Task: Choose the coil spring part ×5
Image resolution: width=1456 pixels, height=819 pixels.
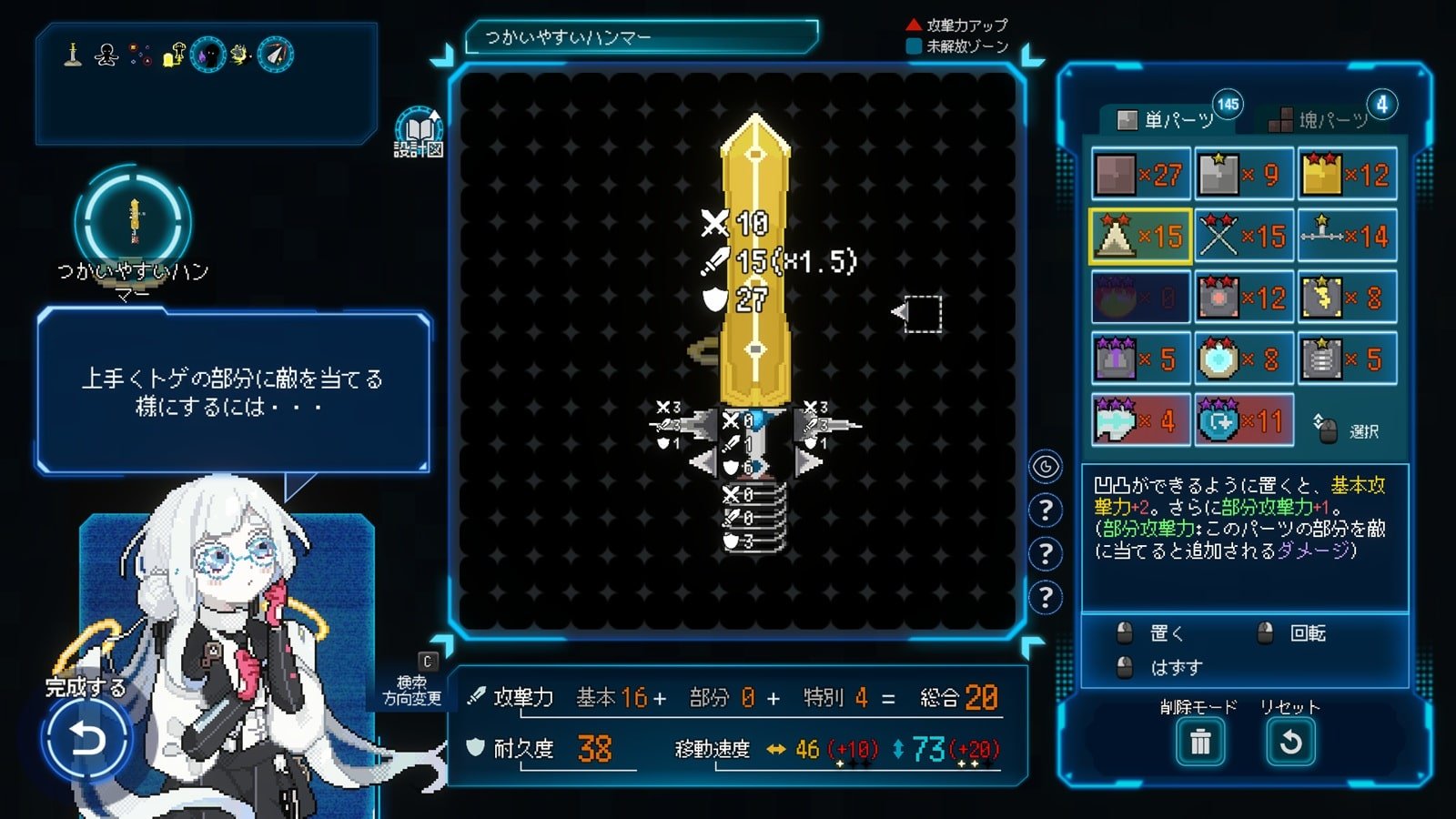Action: (x=1347, y=359)
